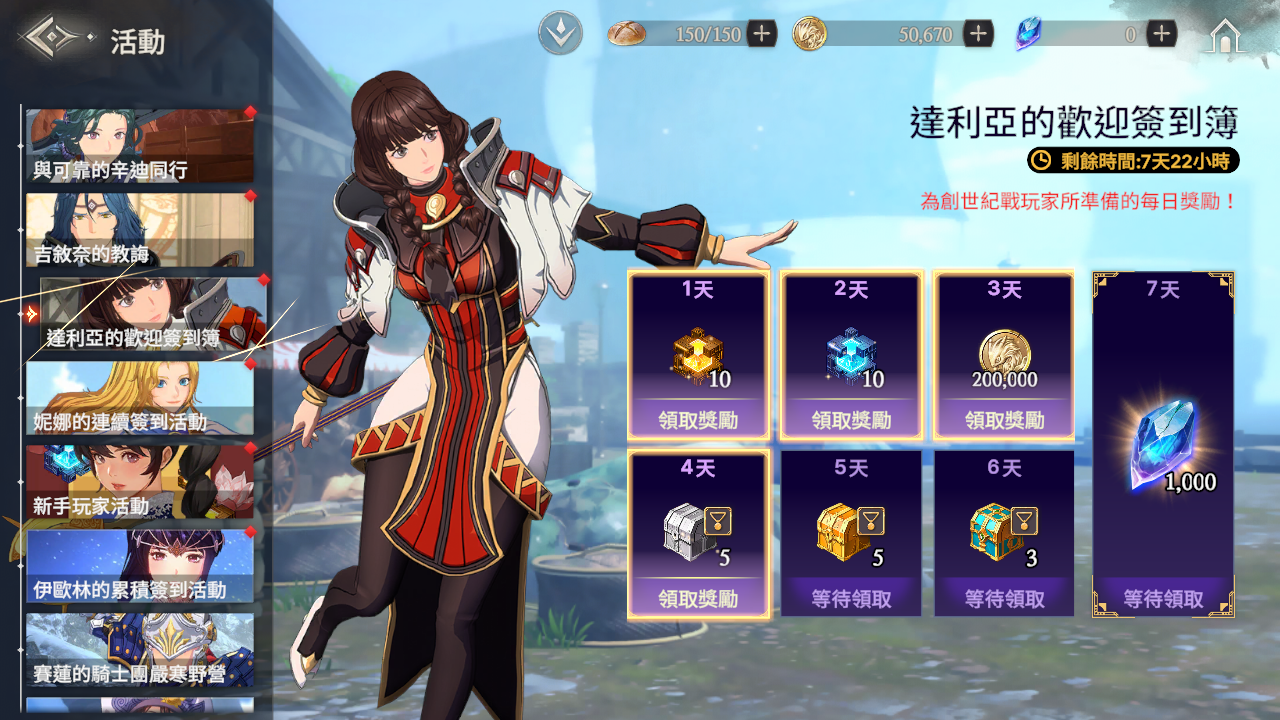
Task: Add more bread stamina with plus button
Action: pos(761,34)
